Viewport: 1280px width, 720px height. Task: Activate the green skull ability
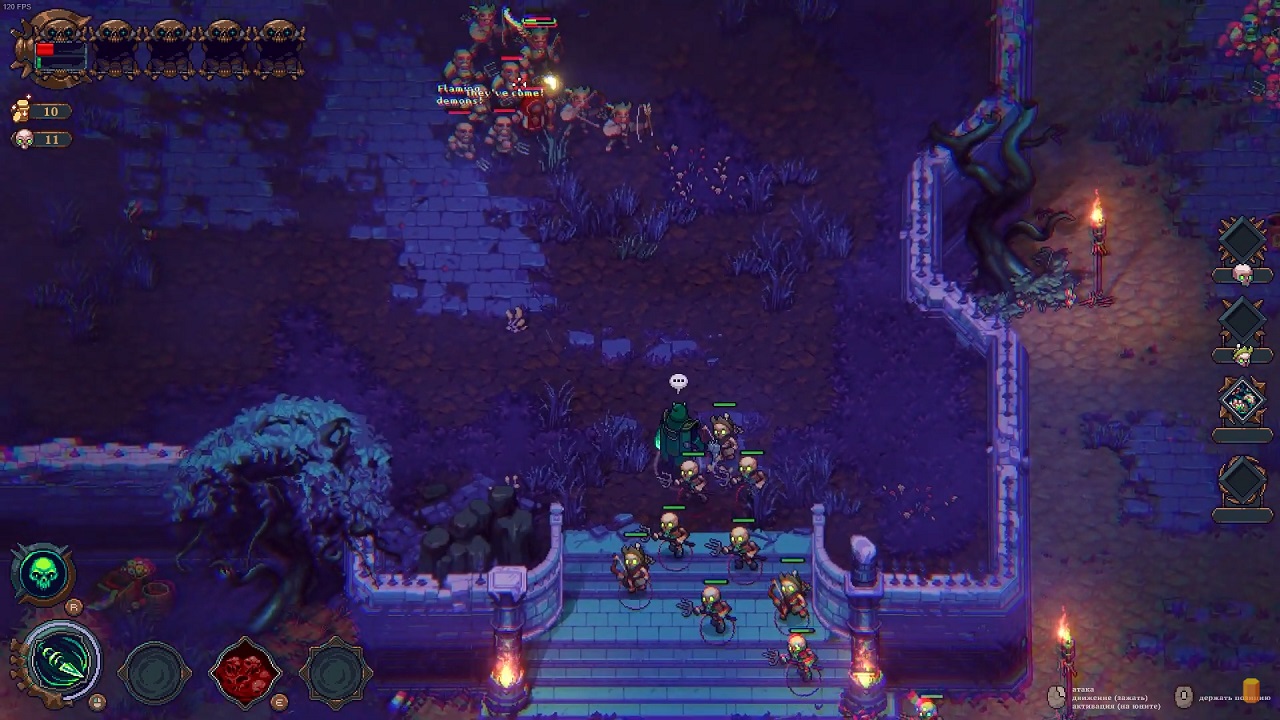(x=43, y=573)
